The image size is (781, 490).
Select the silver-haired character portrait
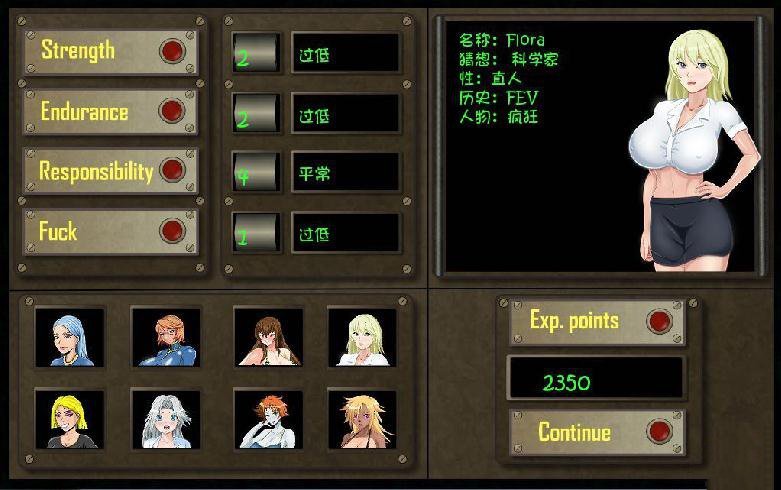pos(166,418)
